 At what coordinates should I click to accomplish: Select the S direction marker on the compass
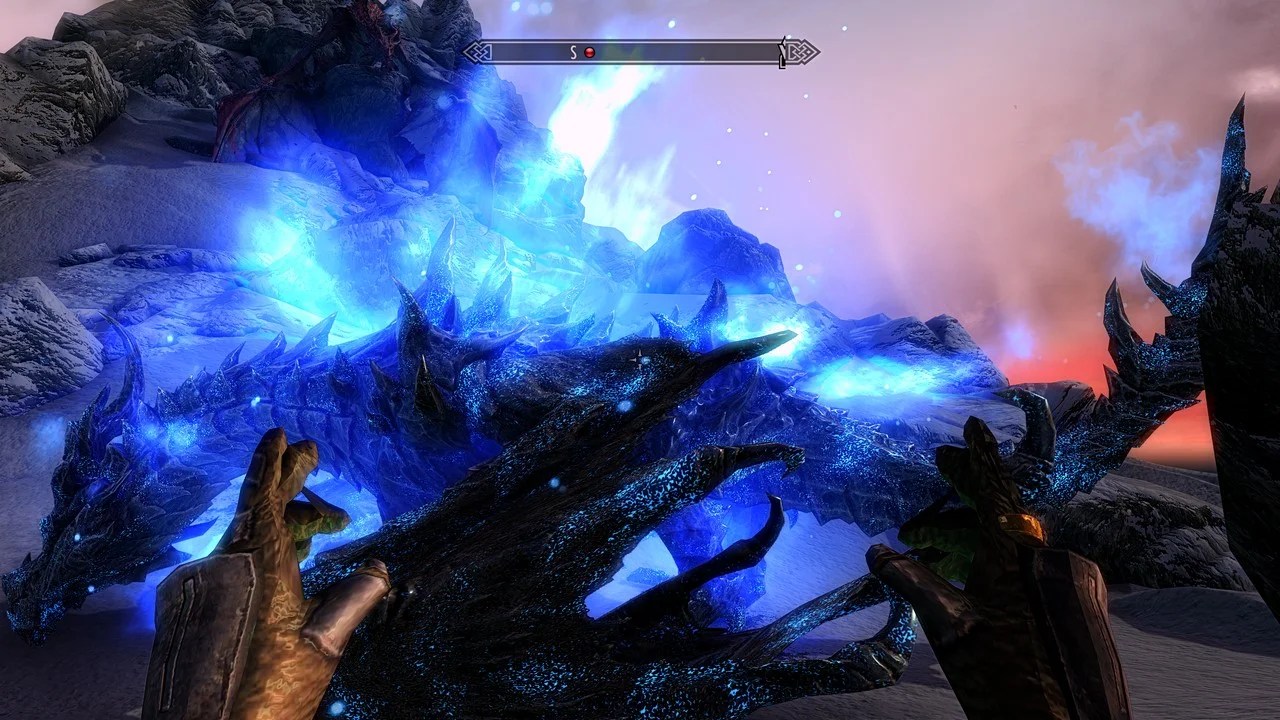pyautogui.click(x=574, y=50)
